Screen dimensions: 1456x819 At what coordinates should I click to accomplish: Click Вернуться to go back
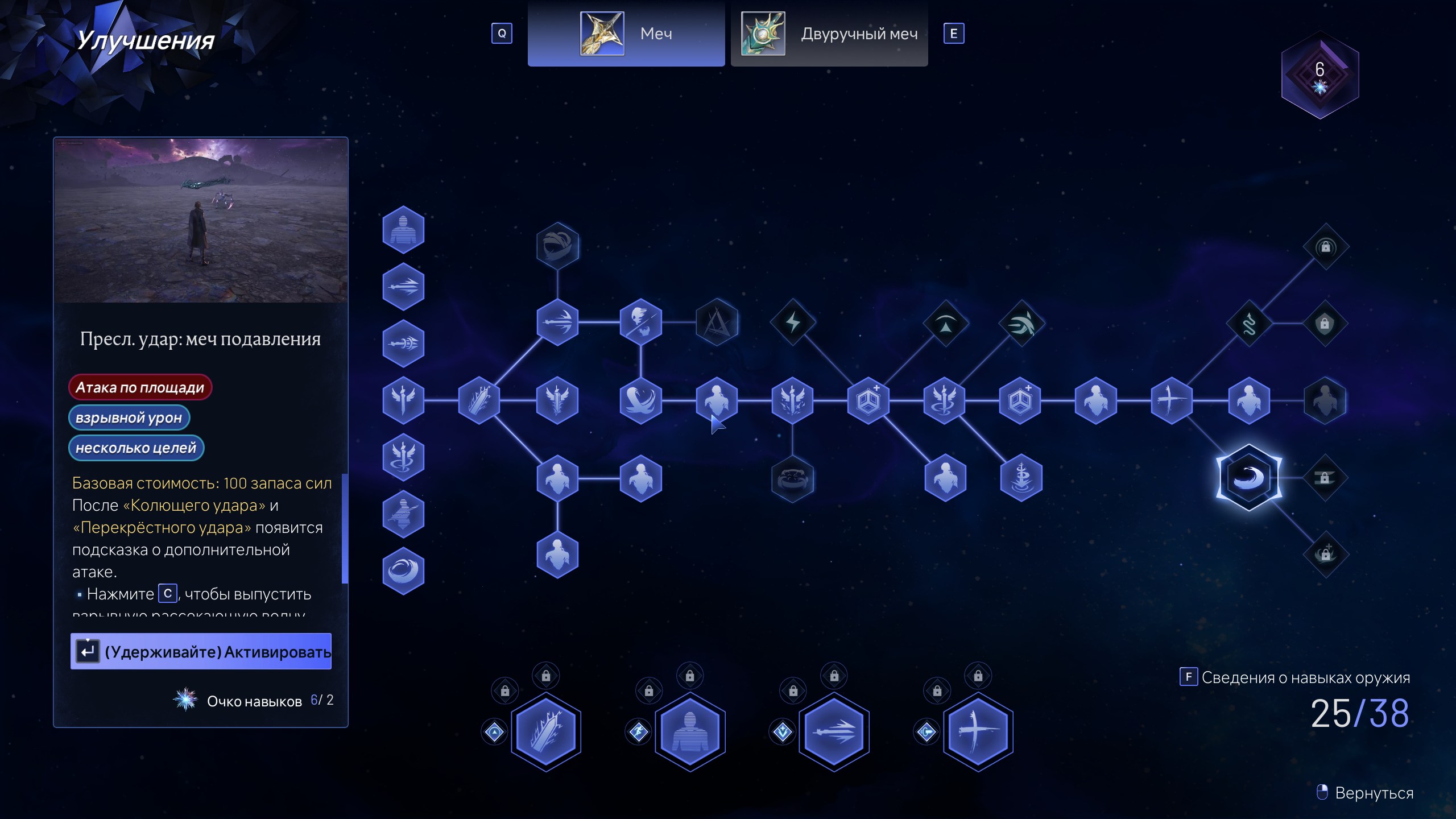[1365, 793]
